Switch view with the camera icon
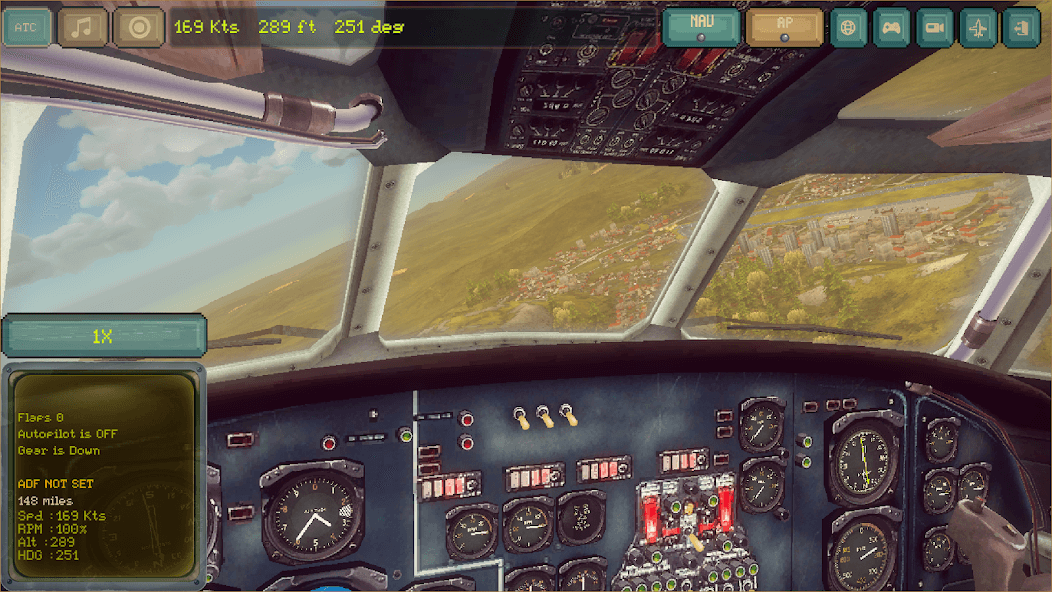The width and height of the screenshot is (1052, 592). [x=936, y=27]
